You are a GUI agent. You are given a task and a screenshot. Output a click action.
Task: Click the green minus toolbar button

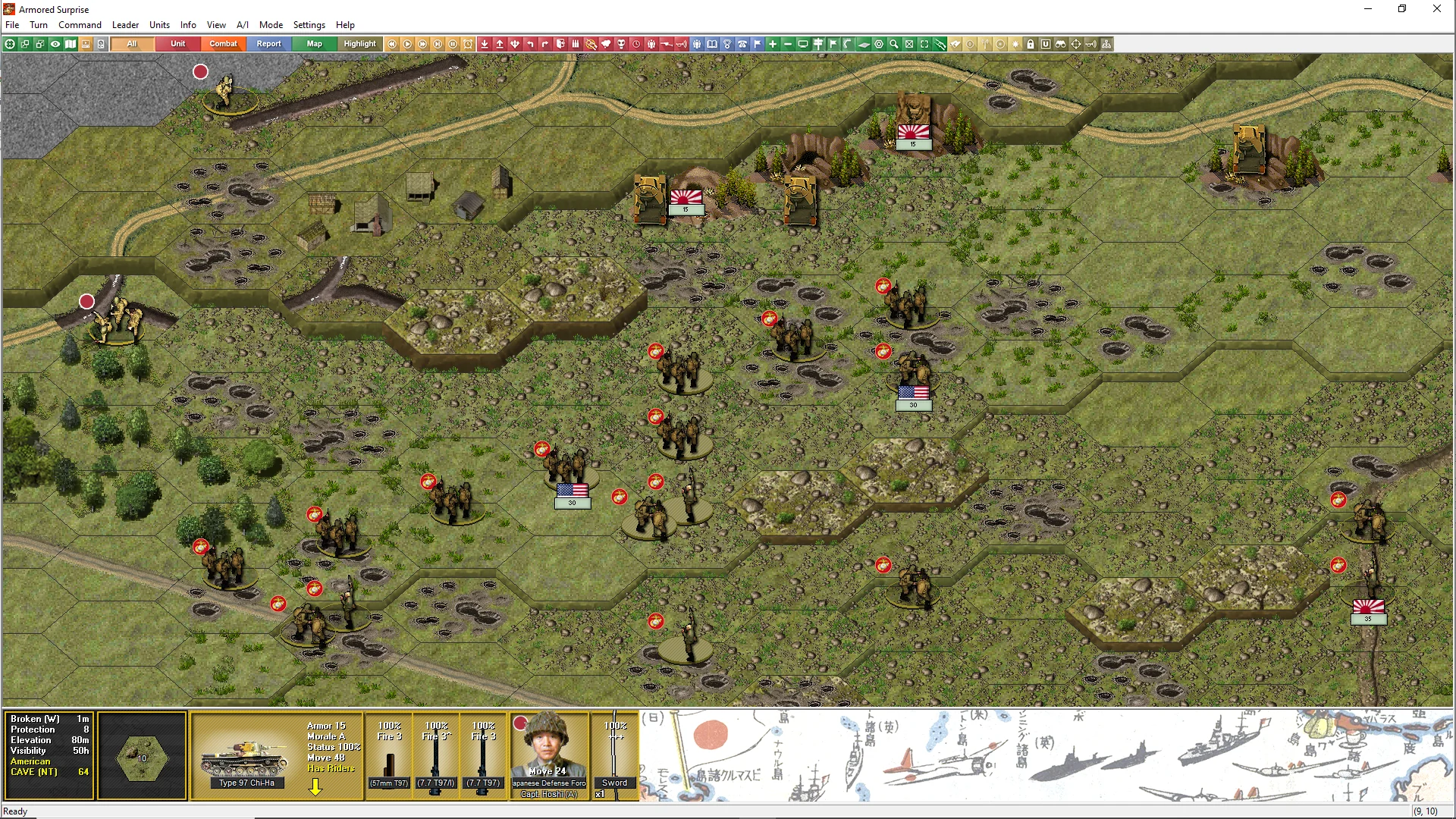click(788, 44)
